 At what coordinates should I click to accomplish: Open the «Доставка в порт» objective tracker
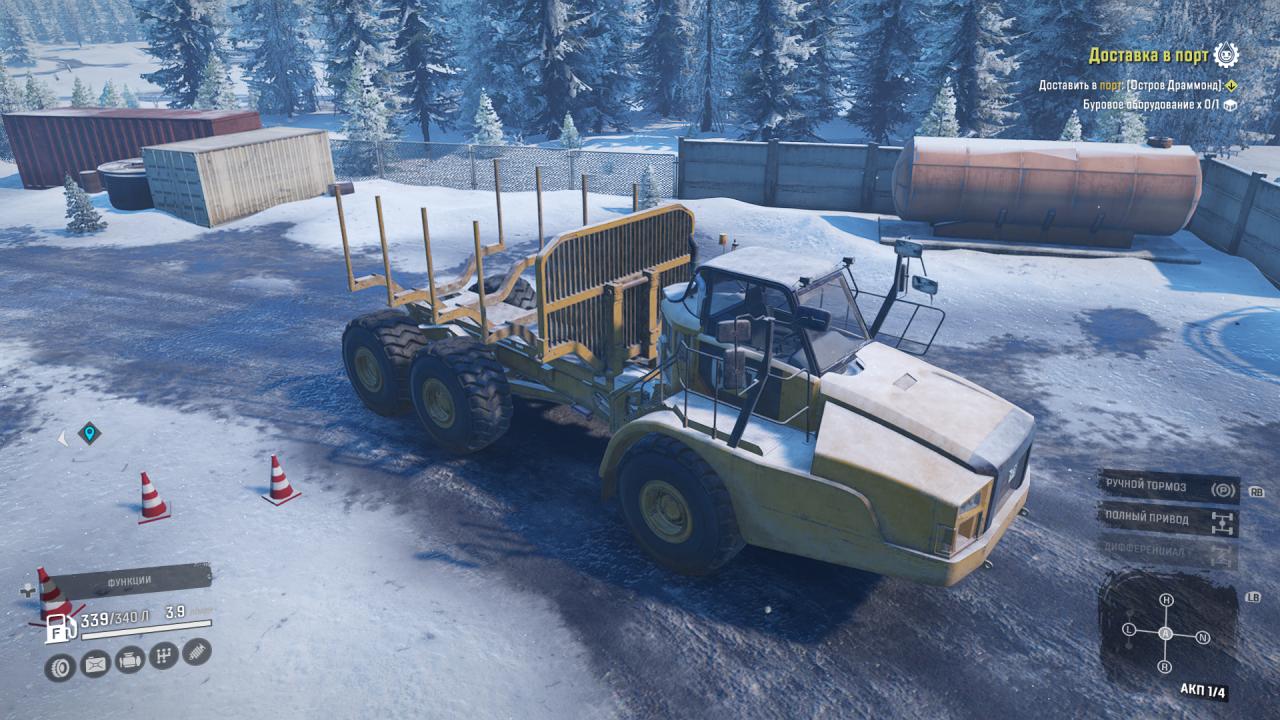pyautogui.click(x=1149, y=55)
